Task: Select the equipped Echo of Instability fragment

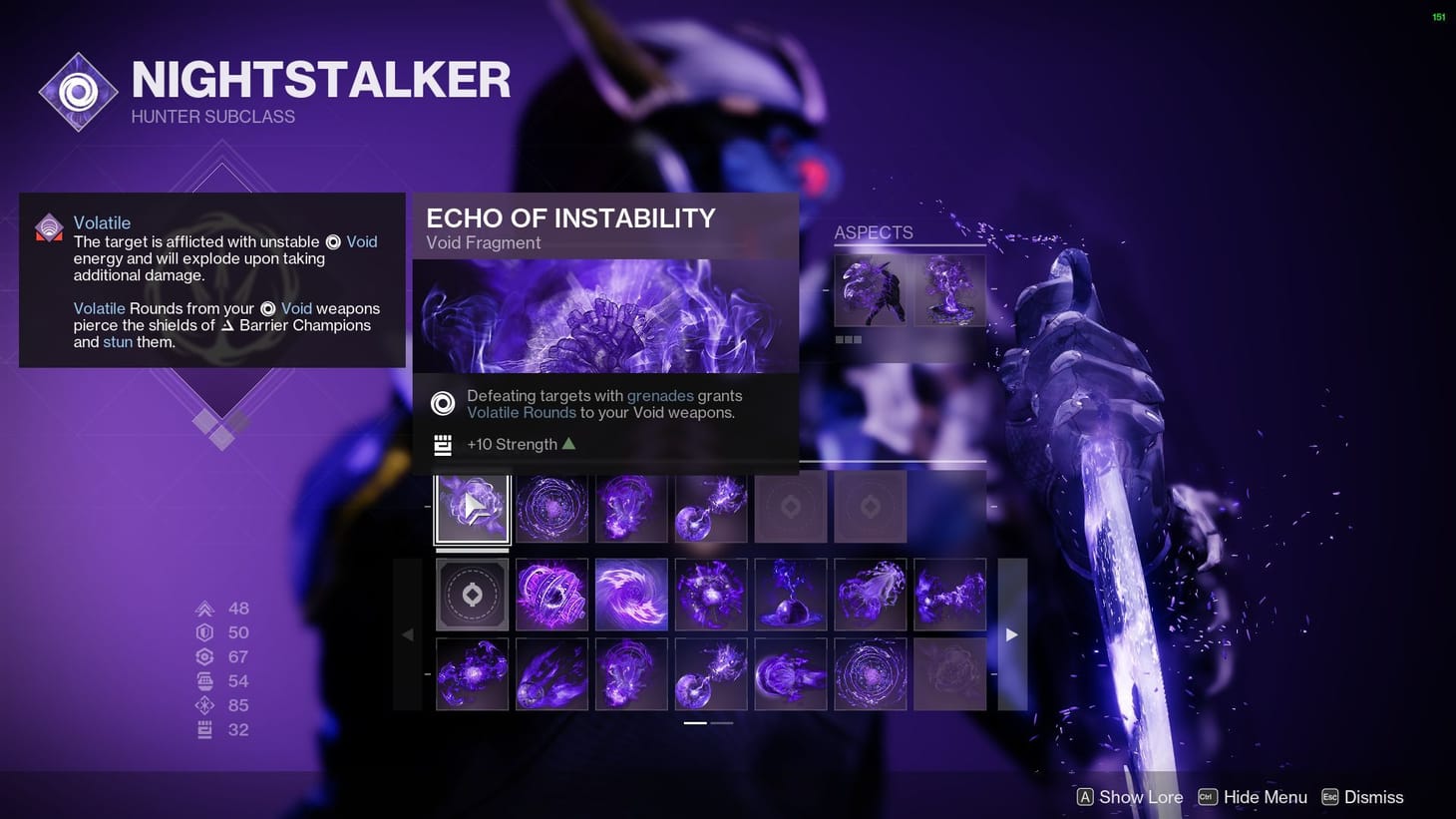Action: [472, 507]
